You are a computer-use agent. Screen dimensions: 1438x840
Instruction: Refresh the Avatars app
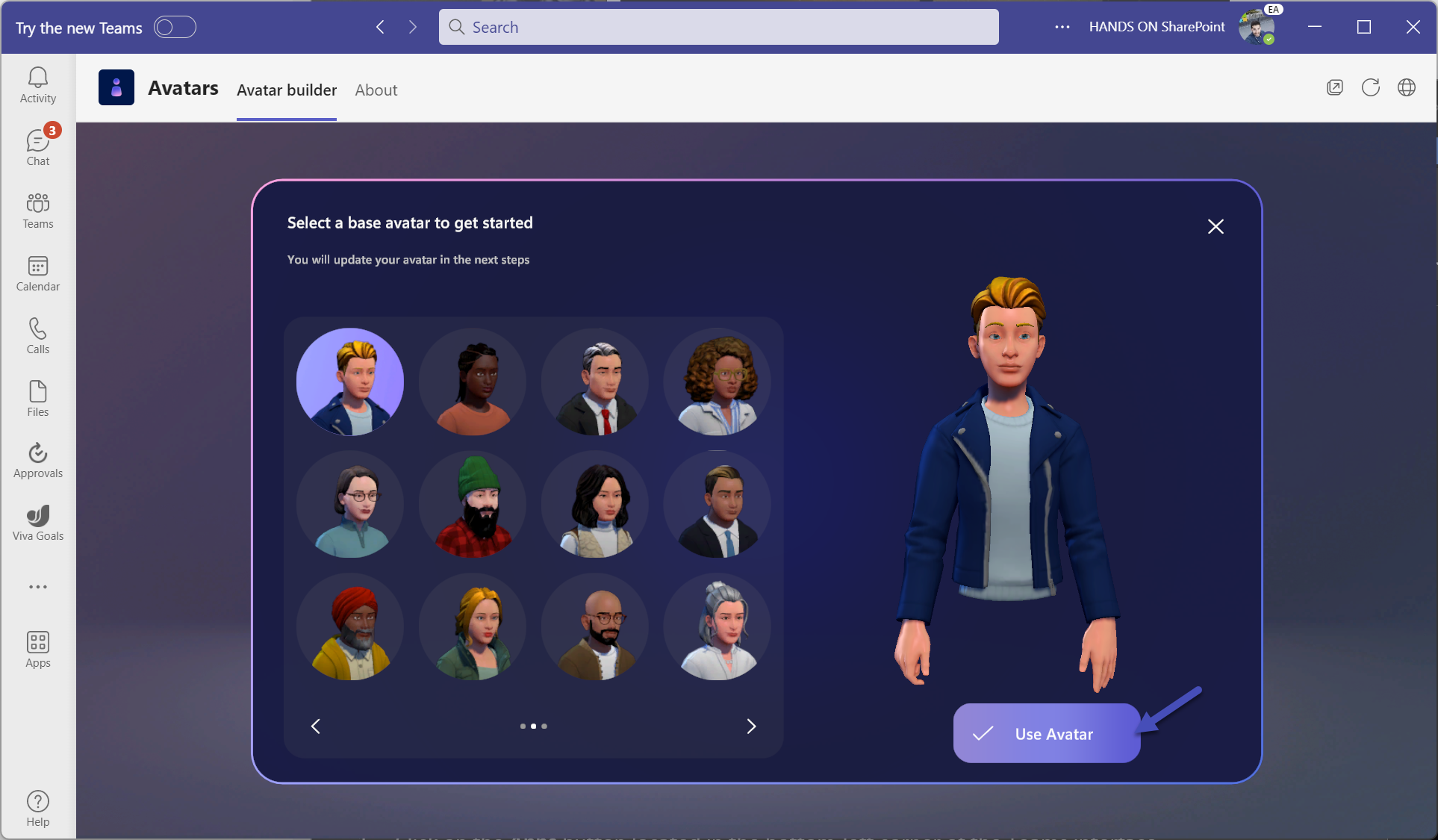1371,87
